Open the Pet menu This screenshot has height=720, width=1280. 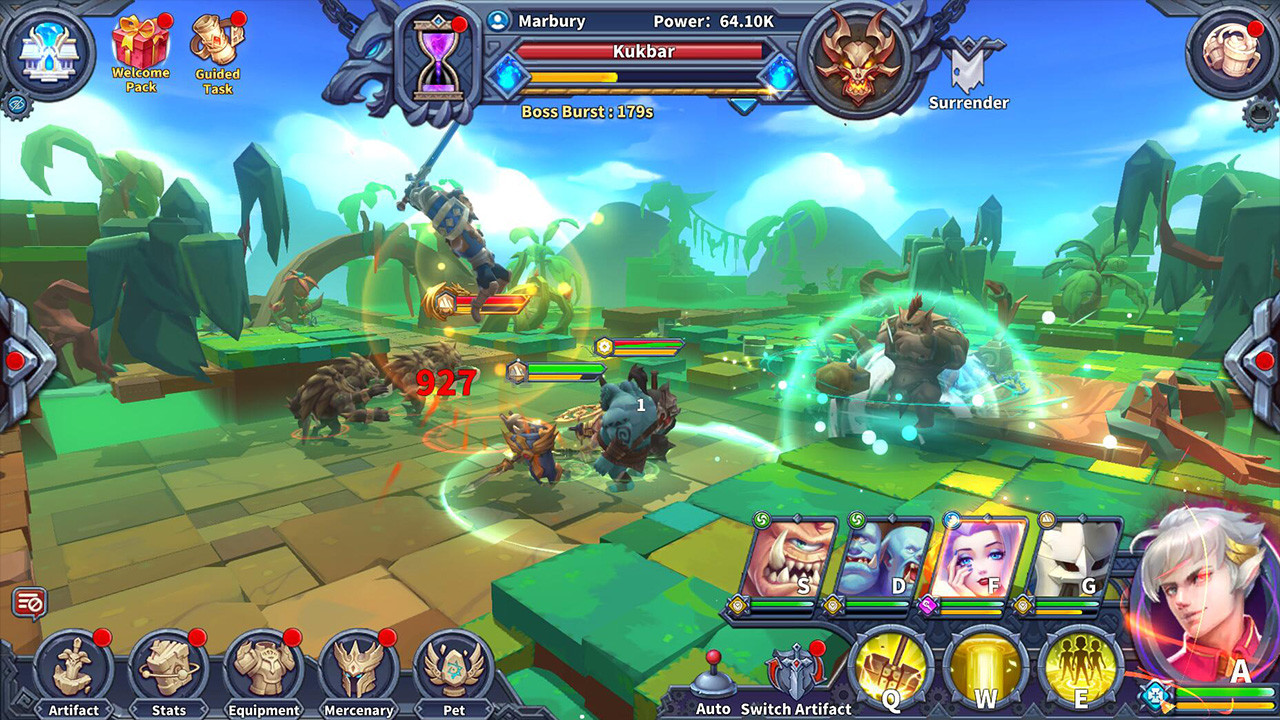(x=454, y=670)
